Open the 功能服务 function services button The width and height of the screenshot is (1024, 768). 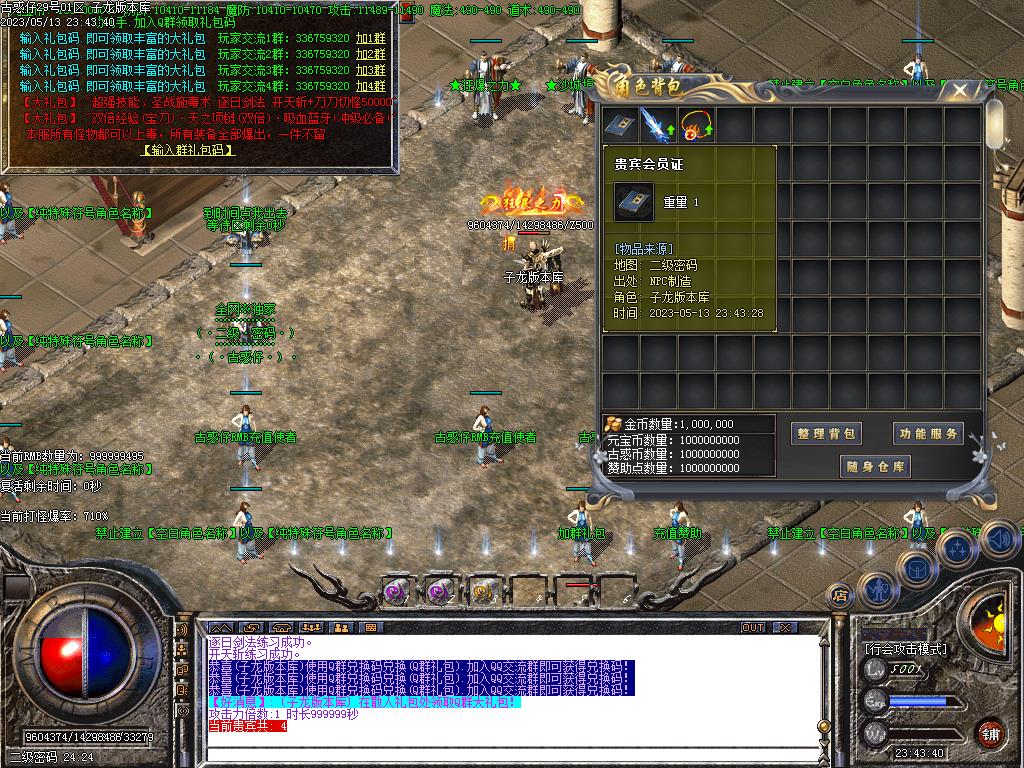[x=927, y=433]
